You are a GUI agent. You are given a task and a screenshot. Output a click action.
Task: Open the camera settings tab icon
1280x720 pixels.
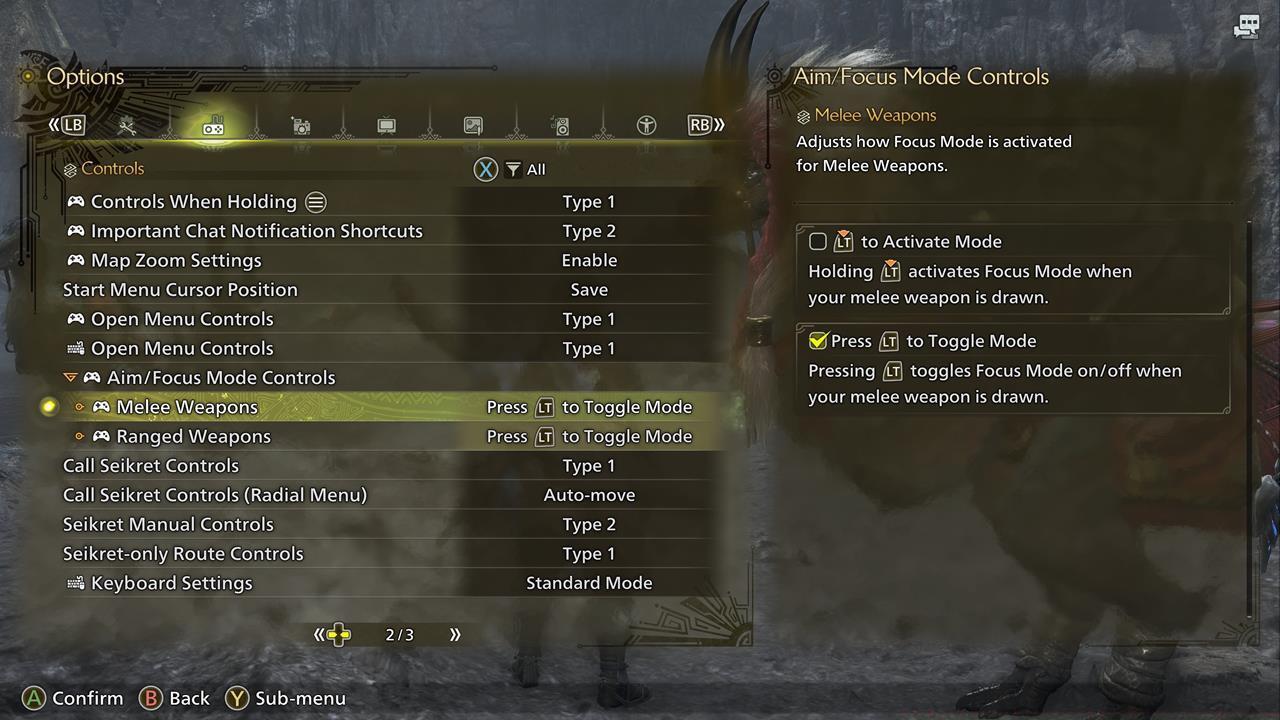pos(300,125)
